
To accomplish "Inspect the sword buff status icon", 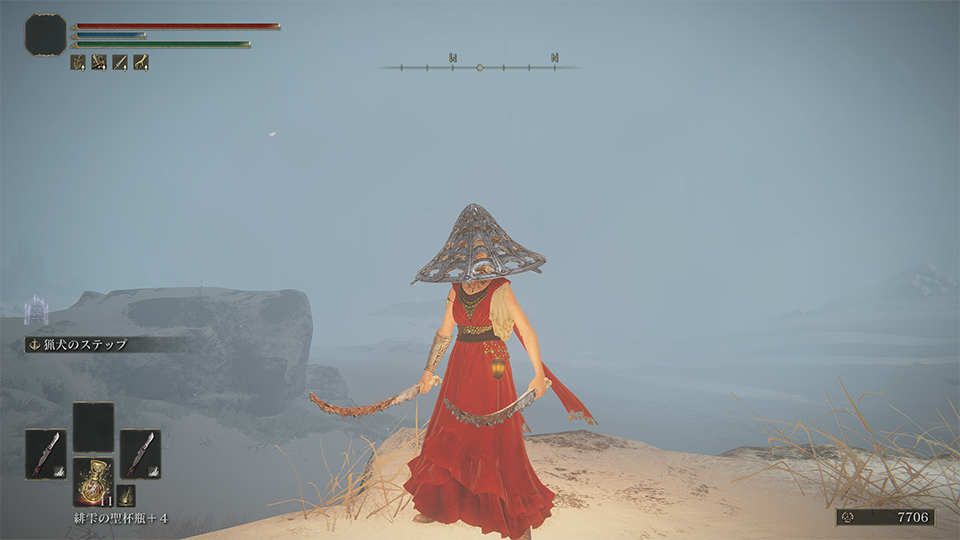I will pyautogui.click(x=120, y=62).
